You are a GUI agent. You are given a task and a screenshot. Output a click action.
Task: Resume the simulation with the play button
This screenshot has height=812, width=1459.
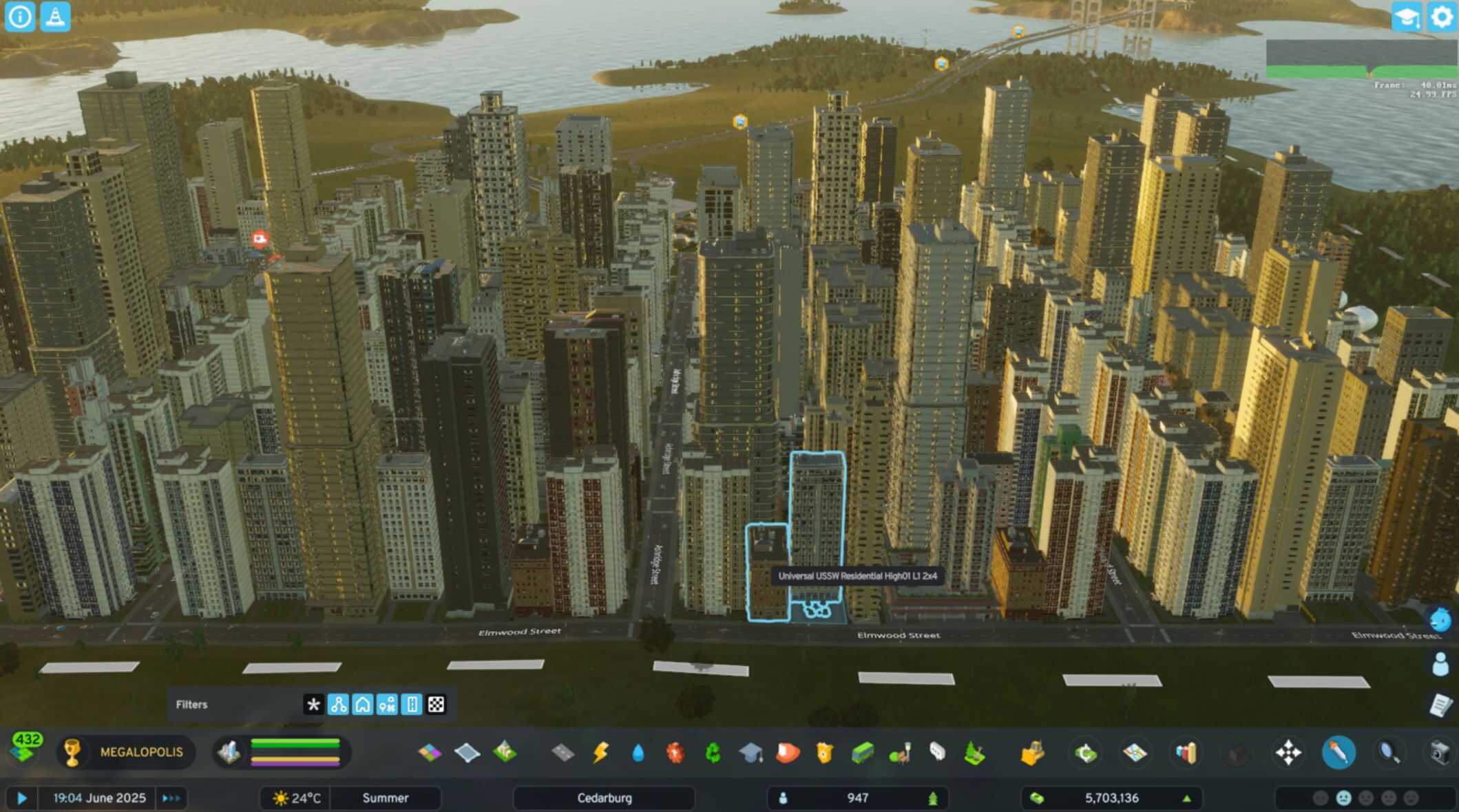(21, 798)
